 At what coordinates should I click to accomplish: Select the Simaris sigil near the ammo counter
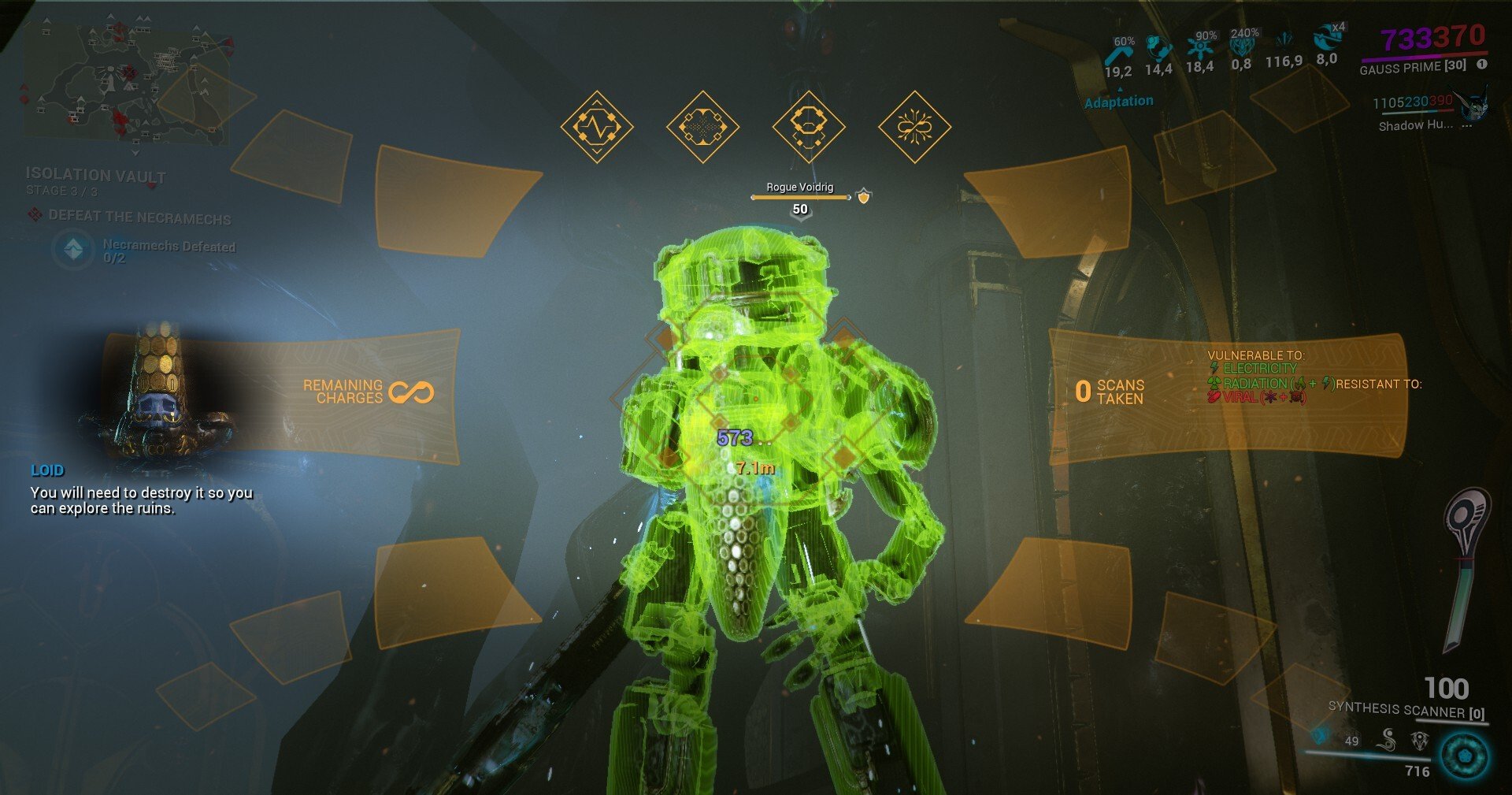click(1388, 739)
